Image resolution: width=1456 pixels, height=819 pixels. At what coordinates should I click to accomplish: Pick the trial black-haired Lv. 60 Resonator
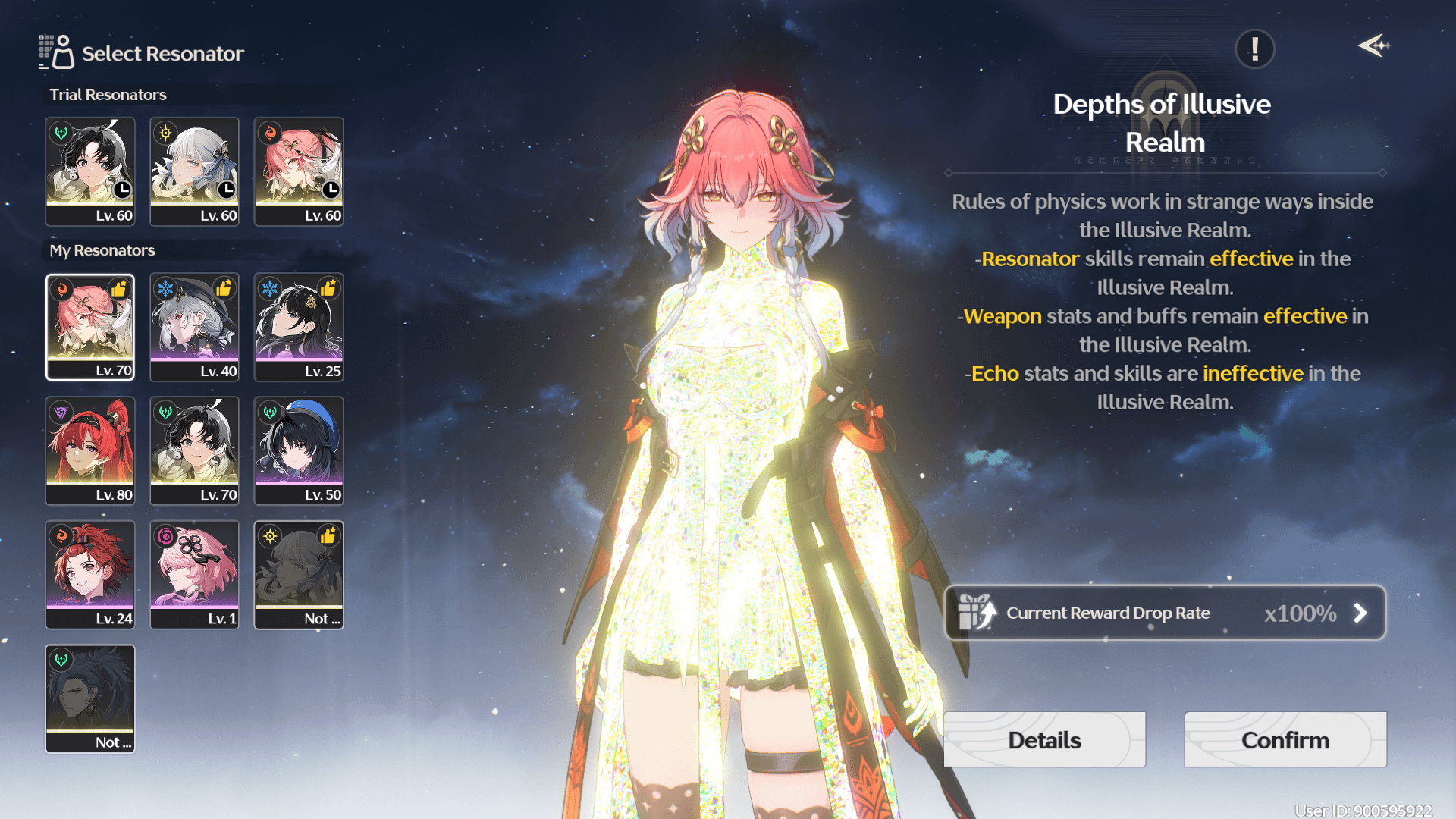click(x=90, y=171)
